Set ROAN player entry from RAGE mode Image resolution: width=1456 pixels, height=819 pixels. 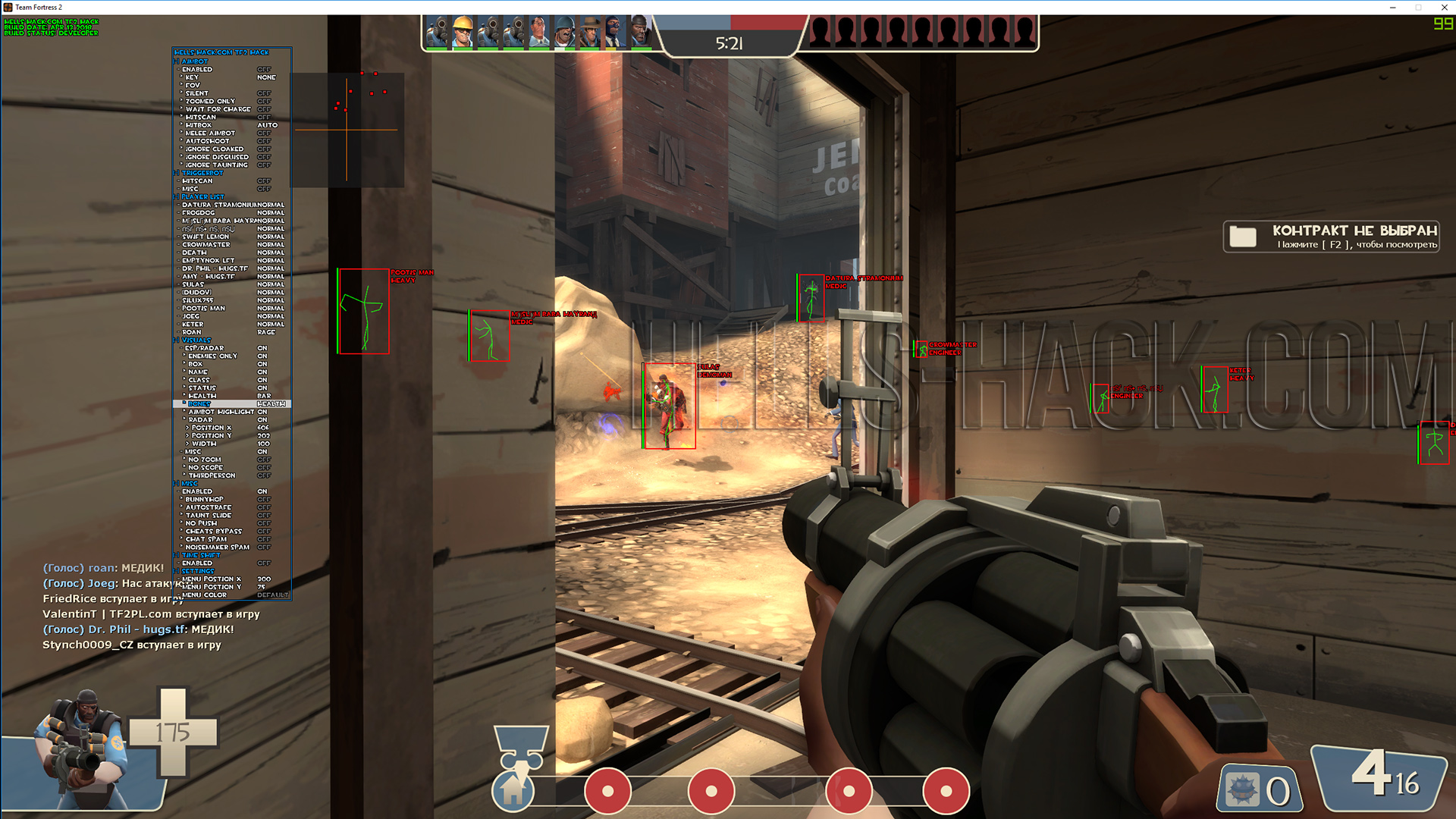click(267, 332)
